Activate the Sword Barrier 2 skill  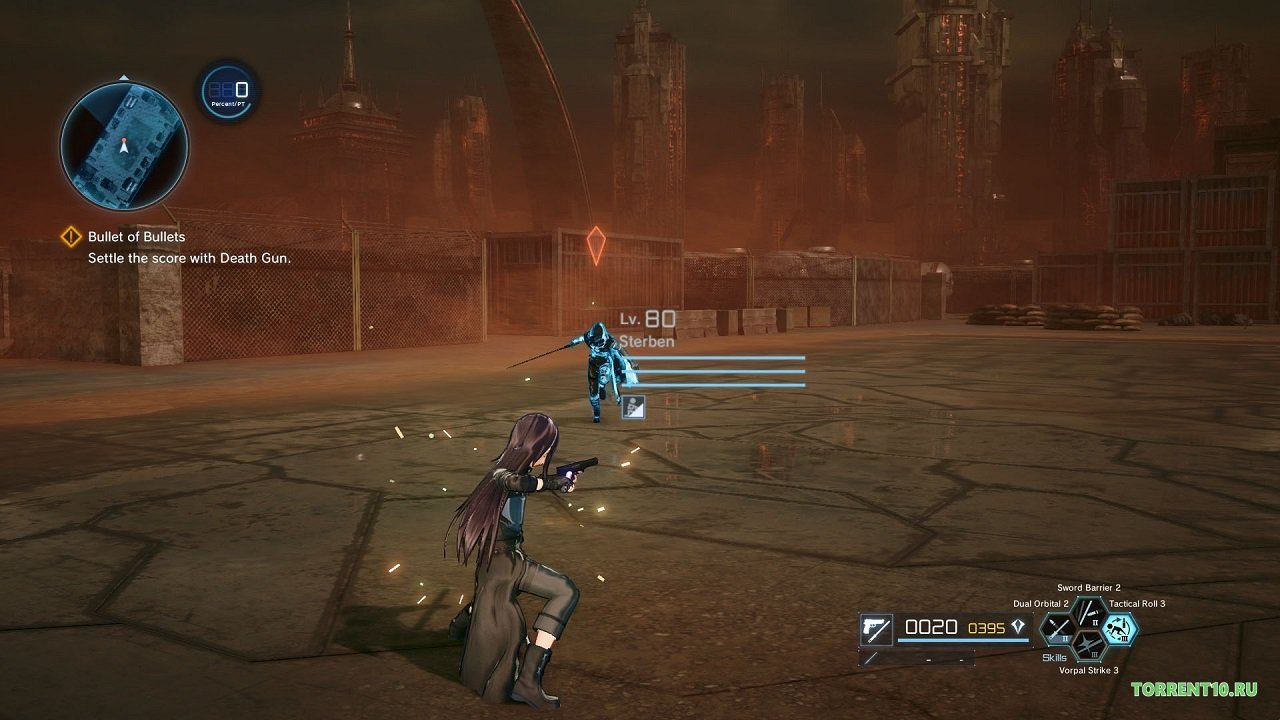[1087, 613]
